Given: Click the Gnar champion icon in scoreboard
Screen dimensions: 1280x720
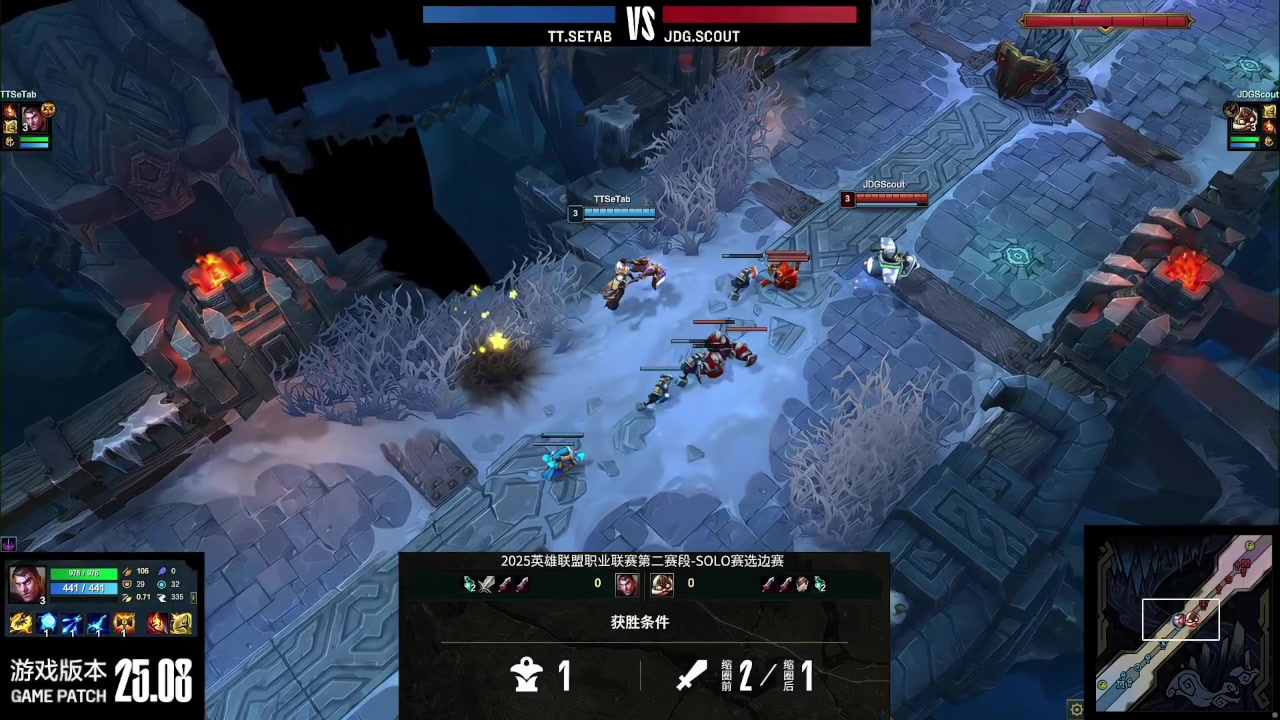Looking at the screenshot, I should (662, 584).
